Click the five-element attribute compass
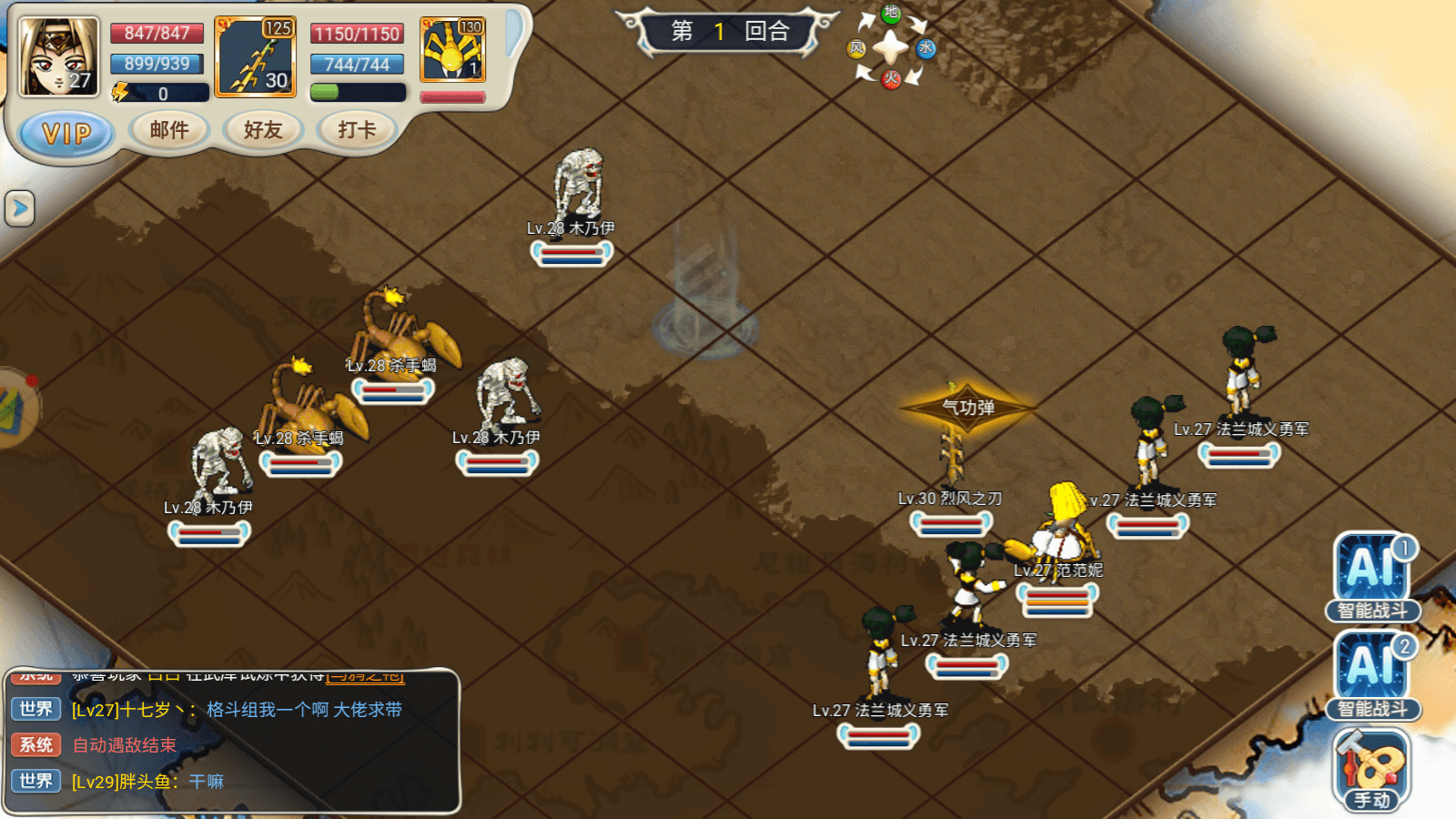The image size is (1456, 819). (x=891, y=47)
